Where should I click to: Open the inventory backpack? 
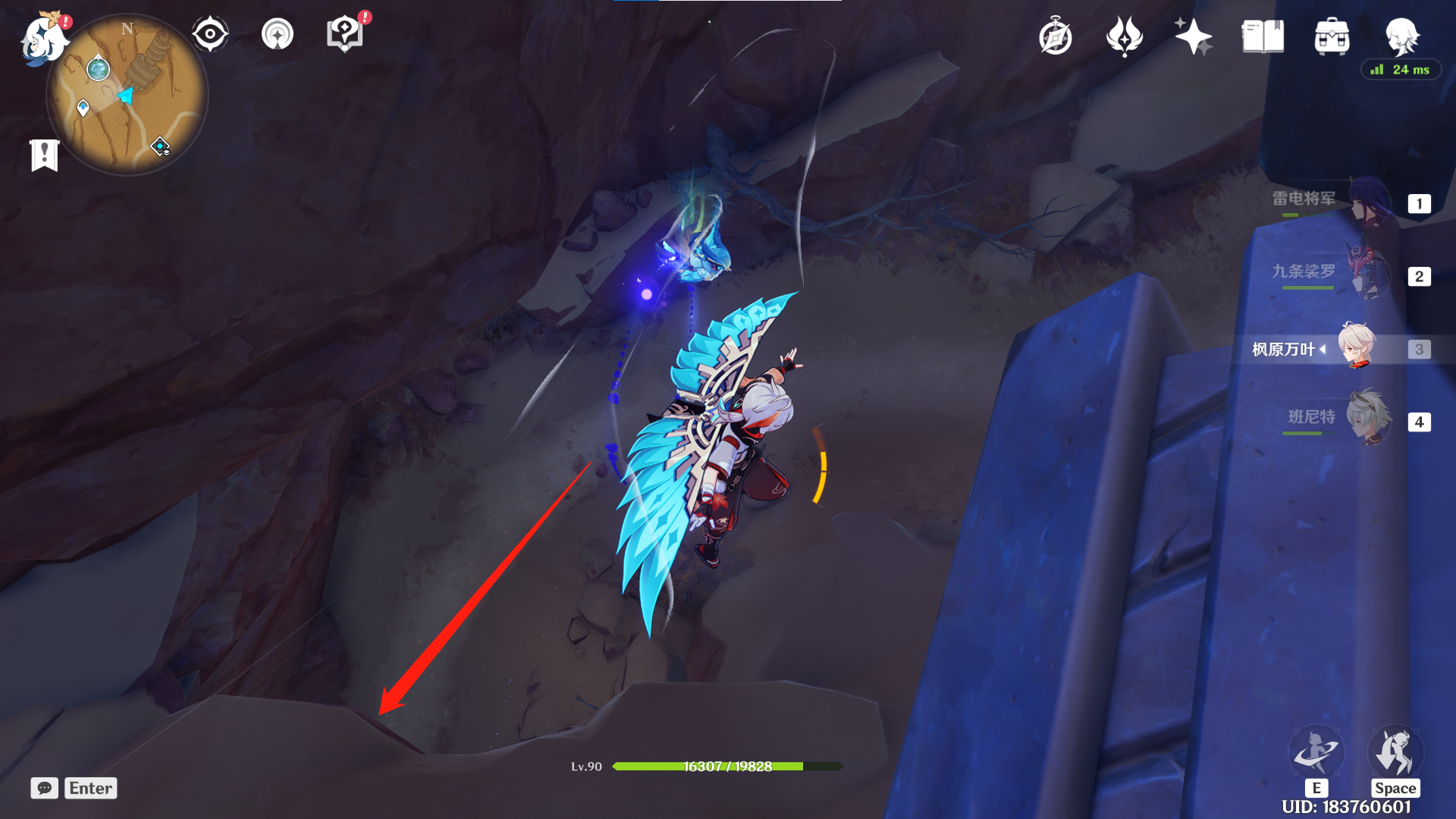coord(1332,36)
